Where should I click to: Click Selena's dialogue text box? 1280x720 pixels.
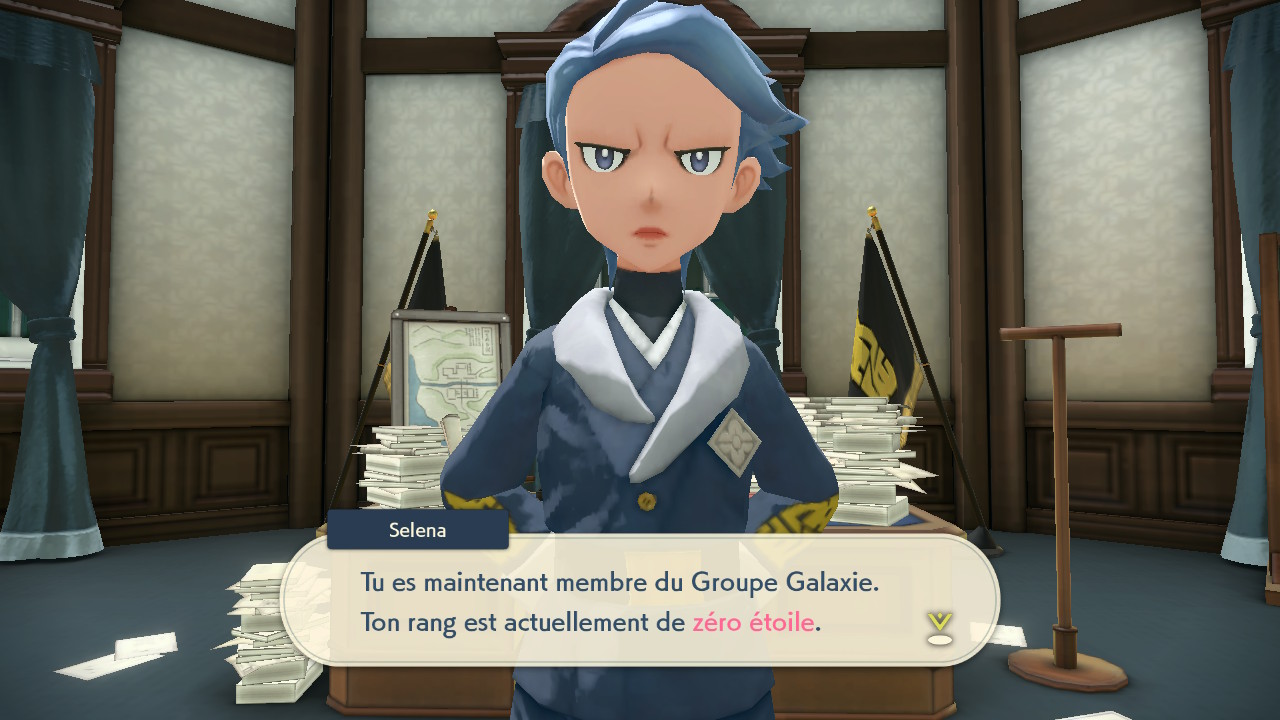tap(640, 601)
